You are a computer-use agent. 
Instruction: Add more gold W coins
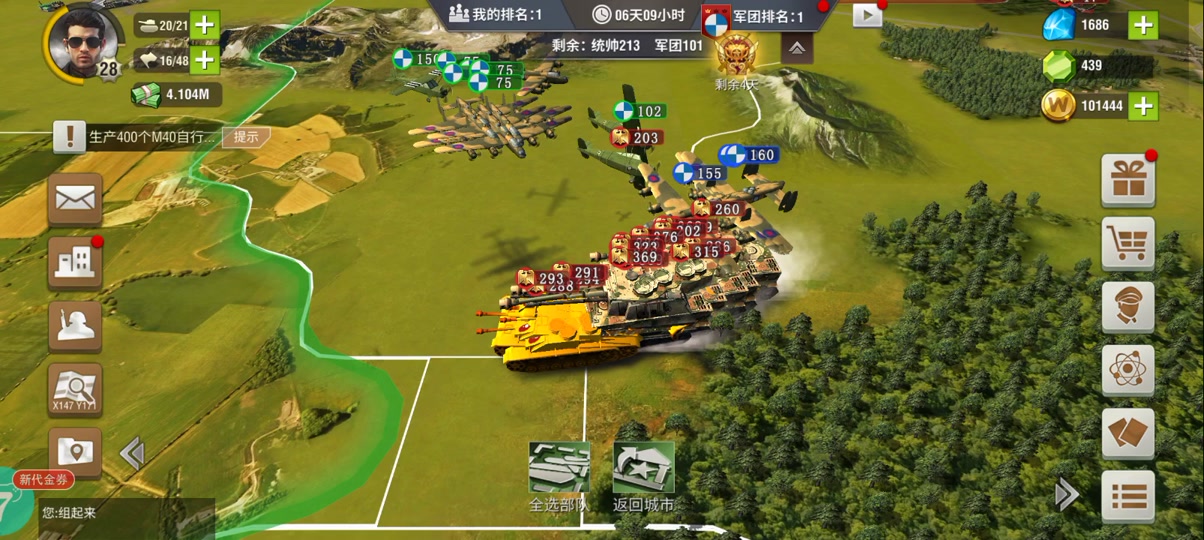(1142, 105)
